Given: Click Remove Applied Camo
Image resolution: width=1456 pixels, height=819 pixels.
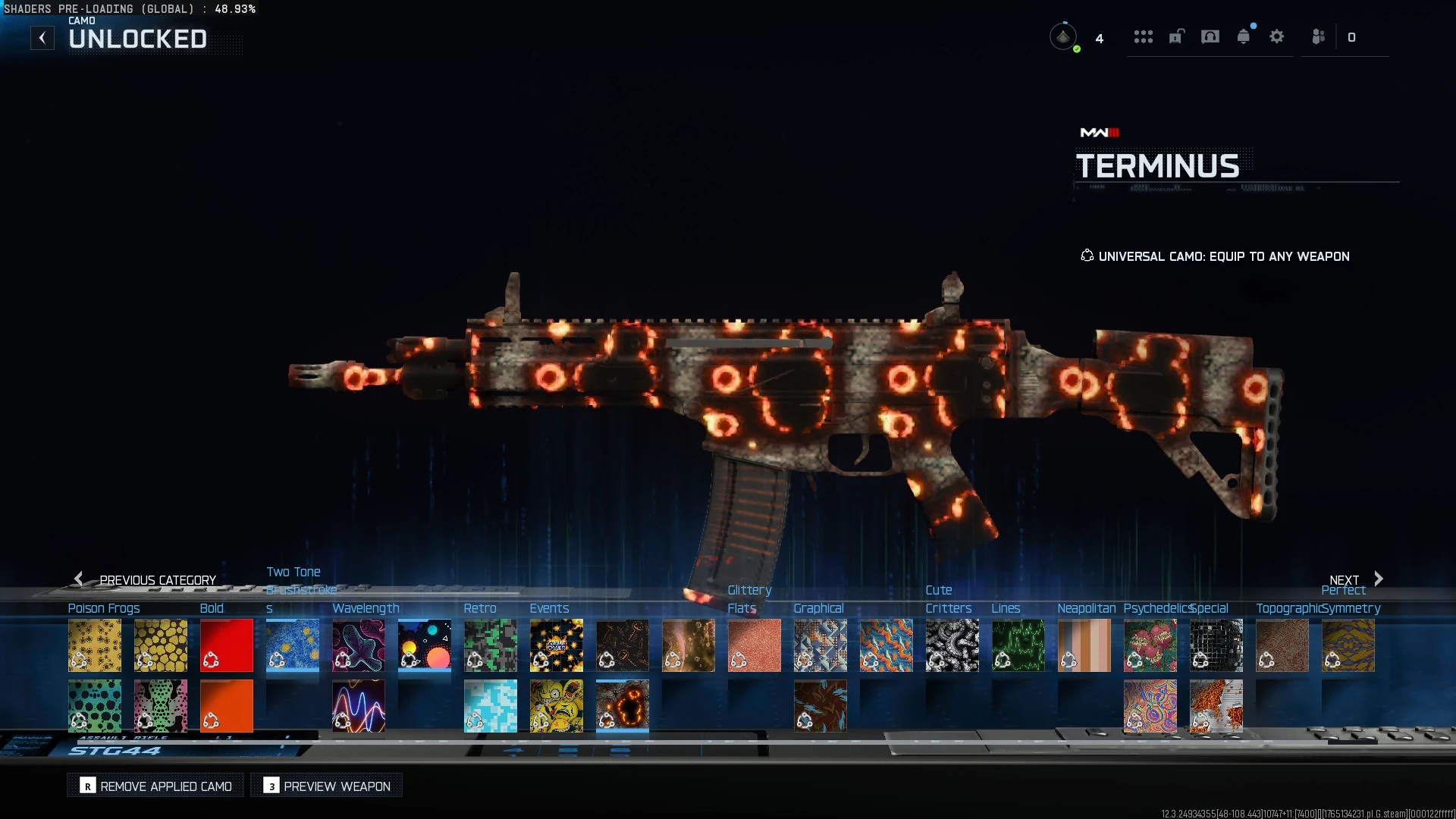Looking at the screenshot, I should [155, 786].
